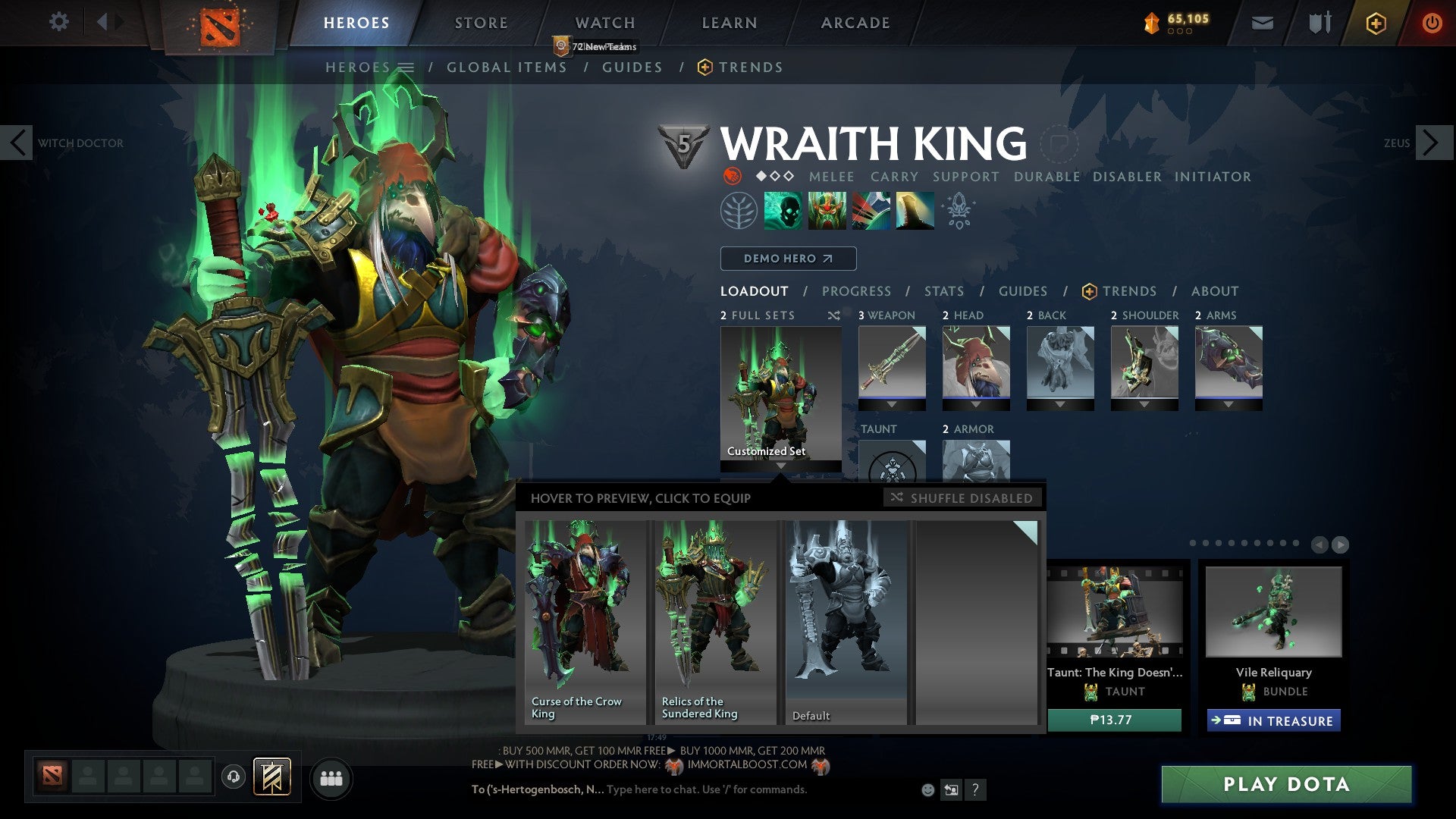The height and width of the screenshot is (819, 1456).
Task: Toggle loadout shuffle next to 2 Full Sets
Action: 833,315
